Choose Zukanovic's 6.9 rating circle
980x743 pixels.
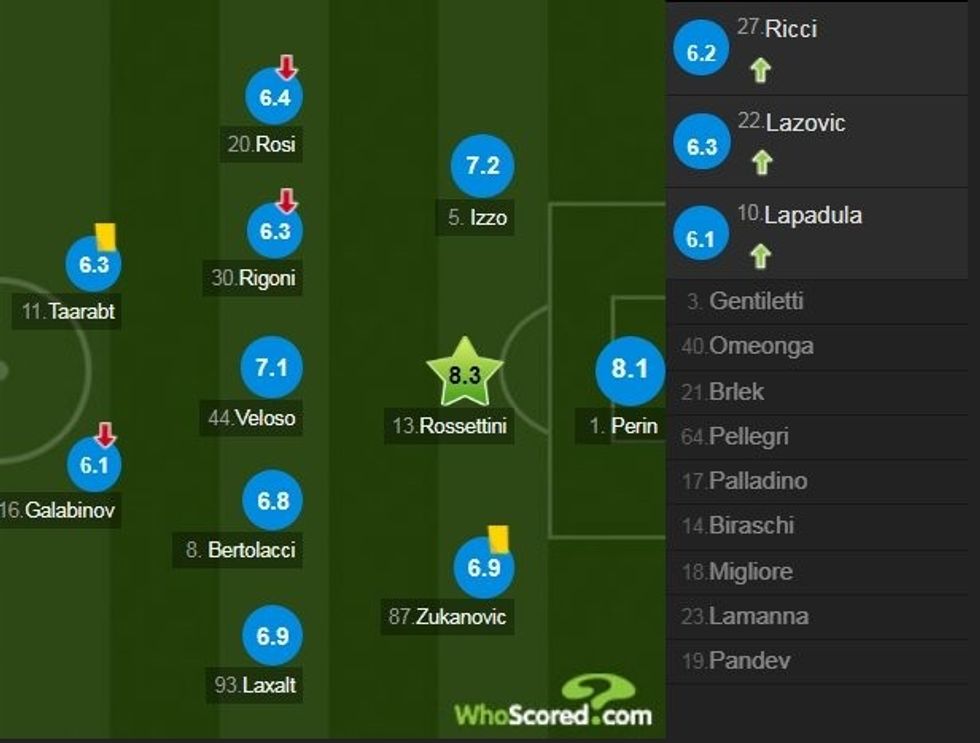click(483, 568)
